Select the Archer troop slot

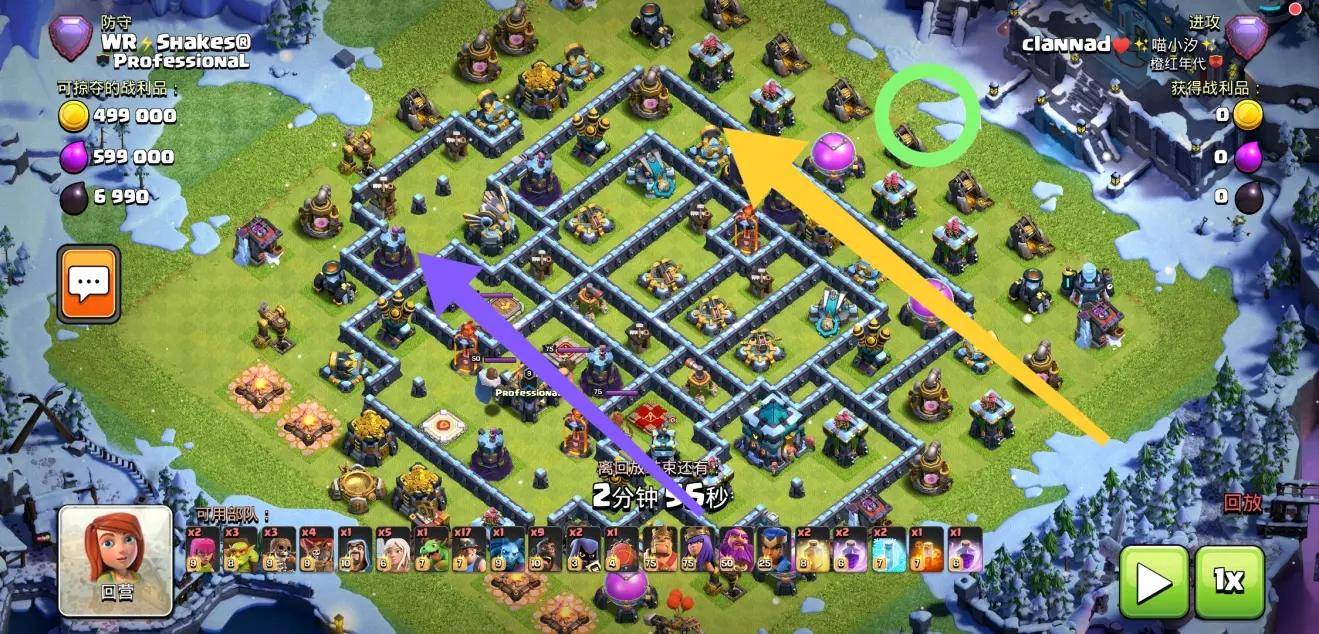pos(201,549)
